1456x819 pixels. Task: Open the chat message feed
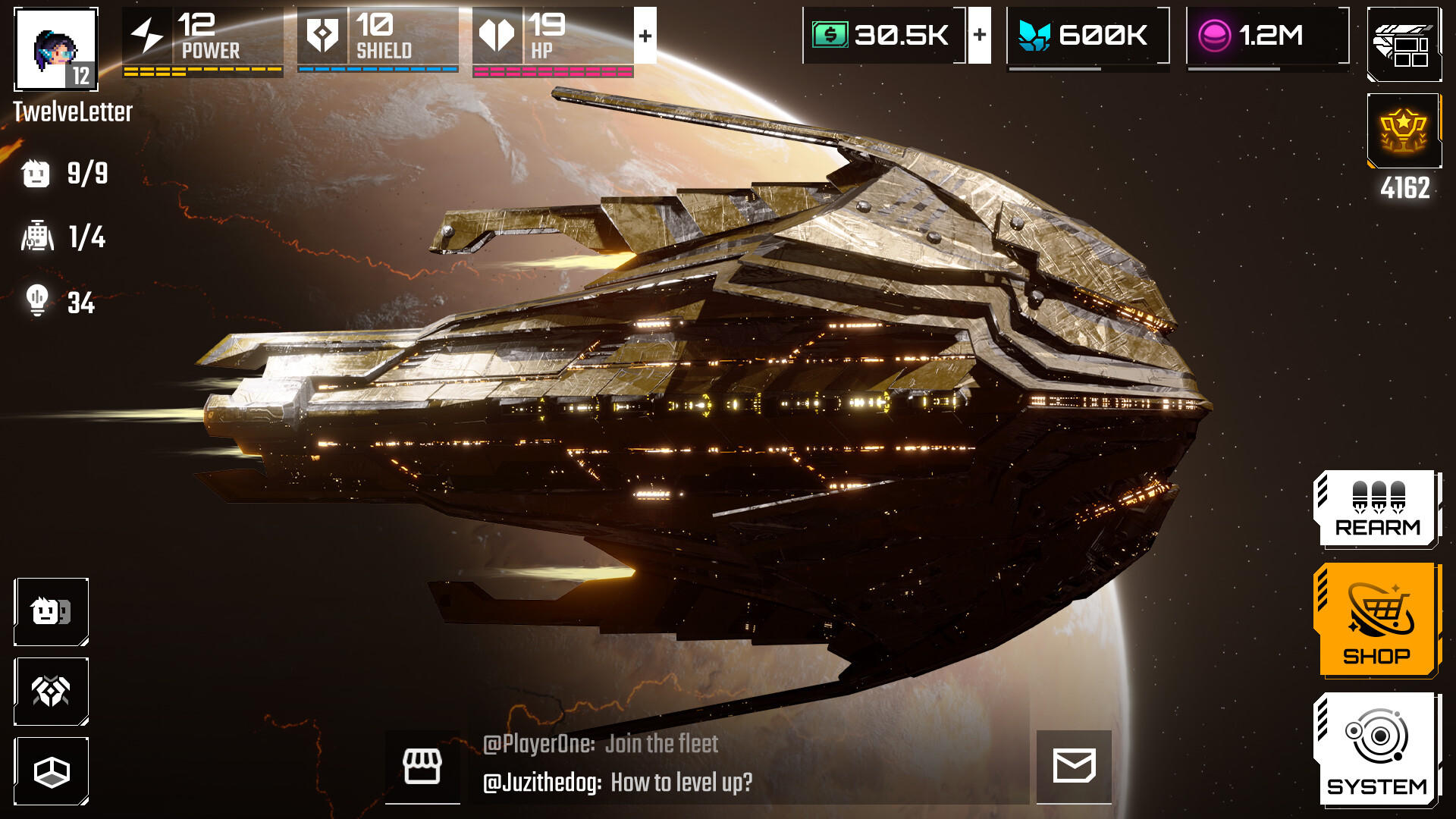point(751,764)
